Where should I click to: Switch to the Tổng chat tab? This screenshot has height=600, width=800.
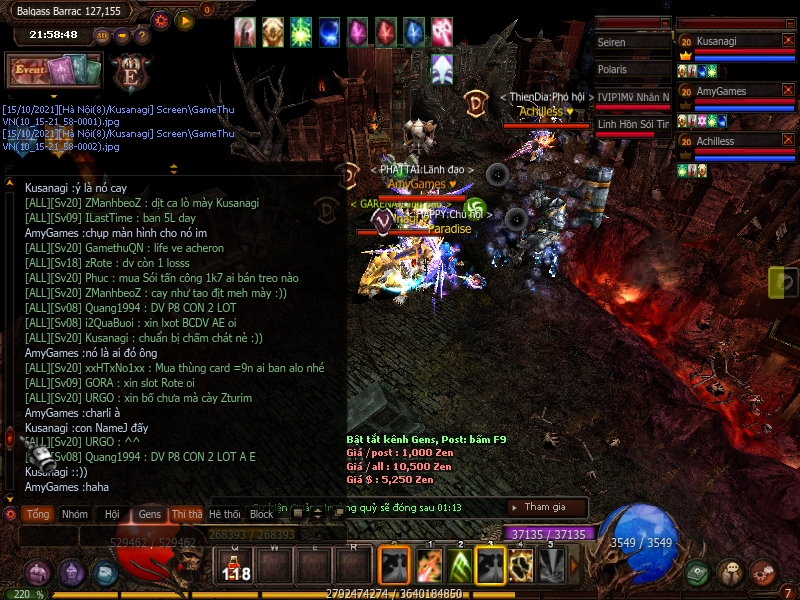coord(38,514)
